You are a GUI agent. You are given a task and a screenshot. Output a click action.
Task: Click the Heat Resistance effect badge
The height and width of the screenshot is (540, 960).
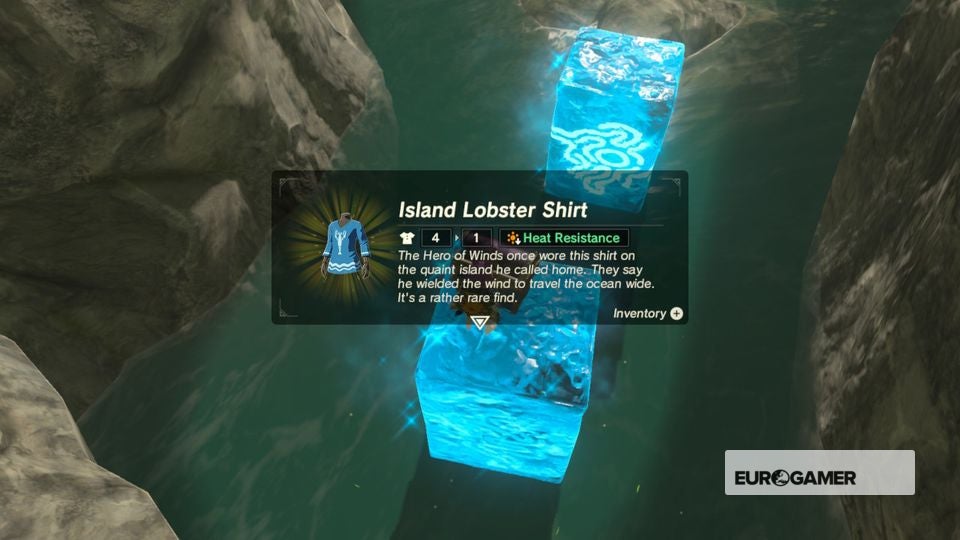(x=564, y=238)
